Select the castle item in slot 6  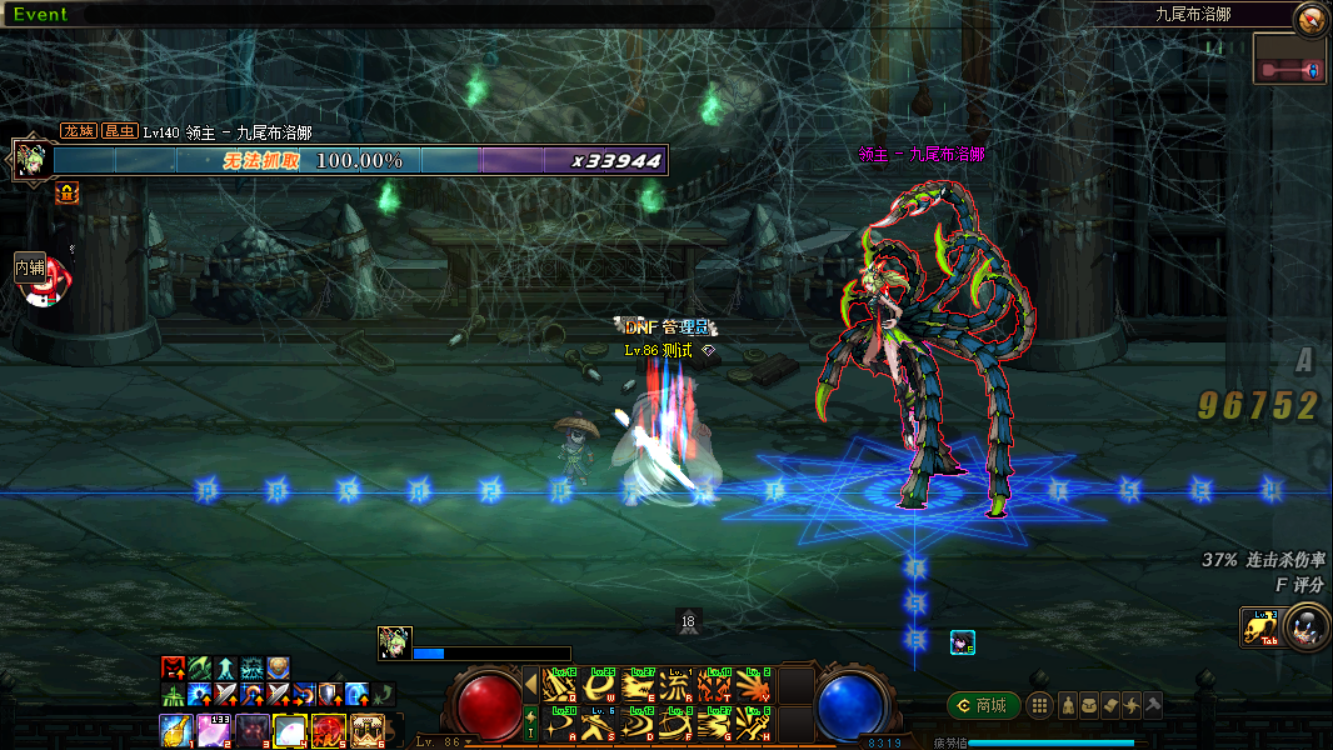click(368, 731)
